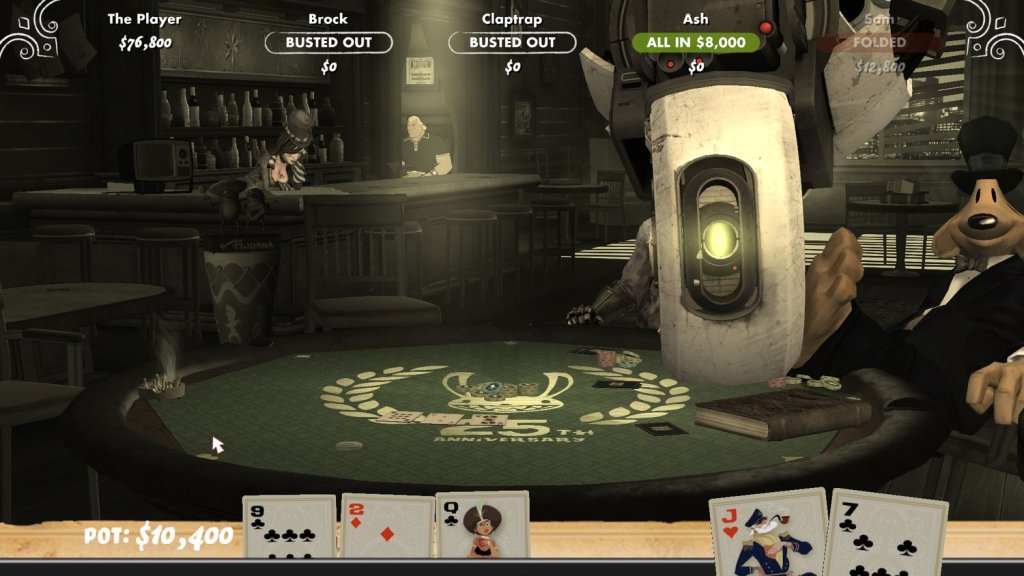Click the 9 of clubs community card
Viewport: 1024px width, 576px height.
(289, 526)
